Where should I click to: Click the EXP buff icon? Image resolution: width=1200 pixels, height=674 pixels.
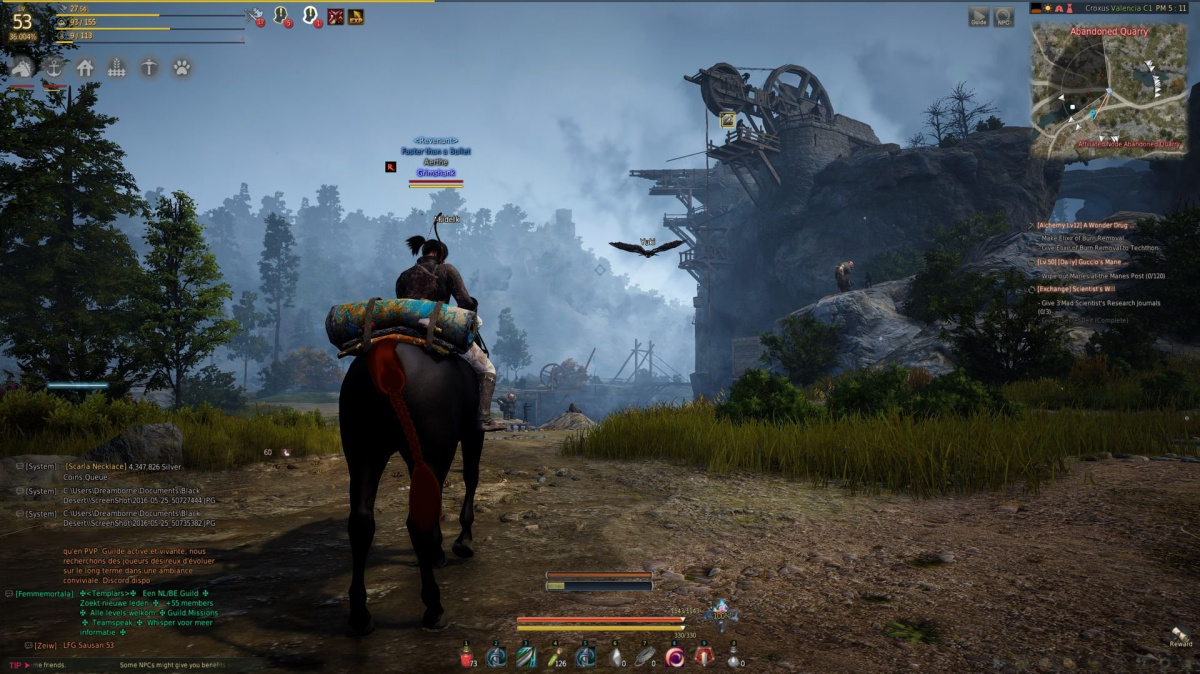[x=356, y=16]
